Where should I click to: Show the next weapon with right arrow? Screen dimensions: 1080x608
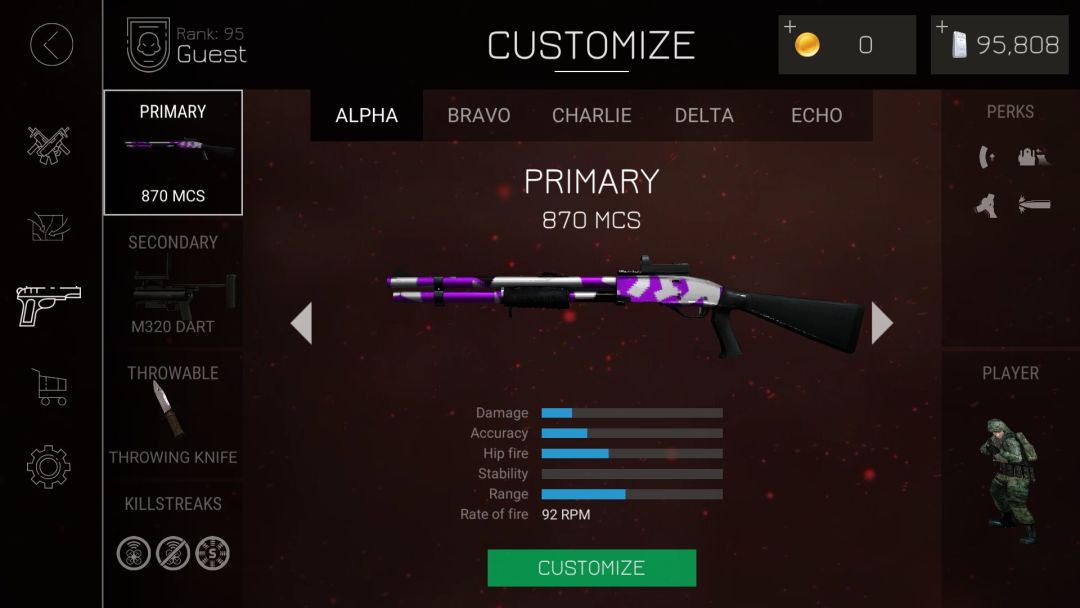881,323
